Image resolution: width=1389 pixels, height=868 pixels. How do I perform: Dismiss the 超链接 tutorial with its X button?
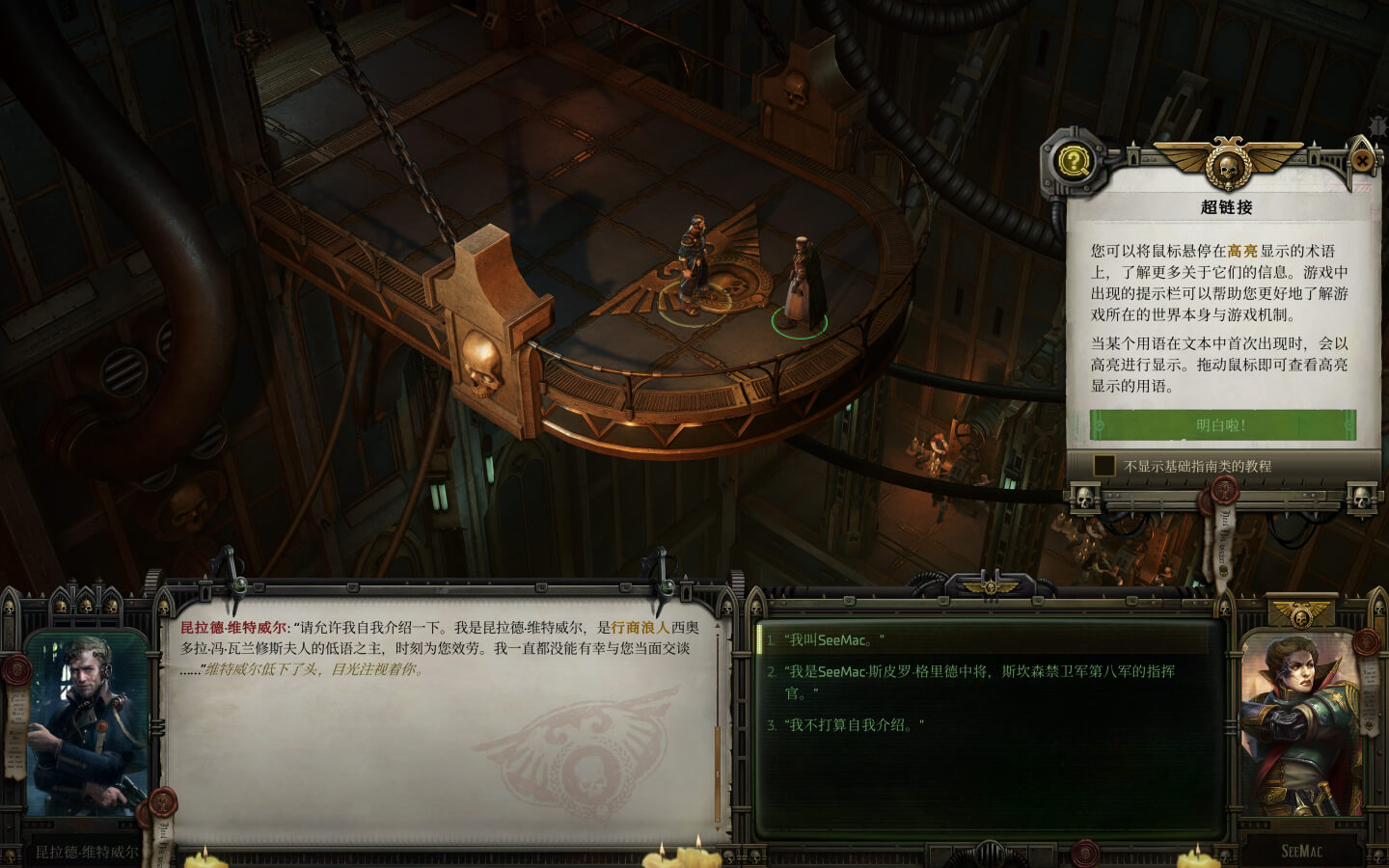pos(1362,160)
